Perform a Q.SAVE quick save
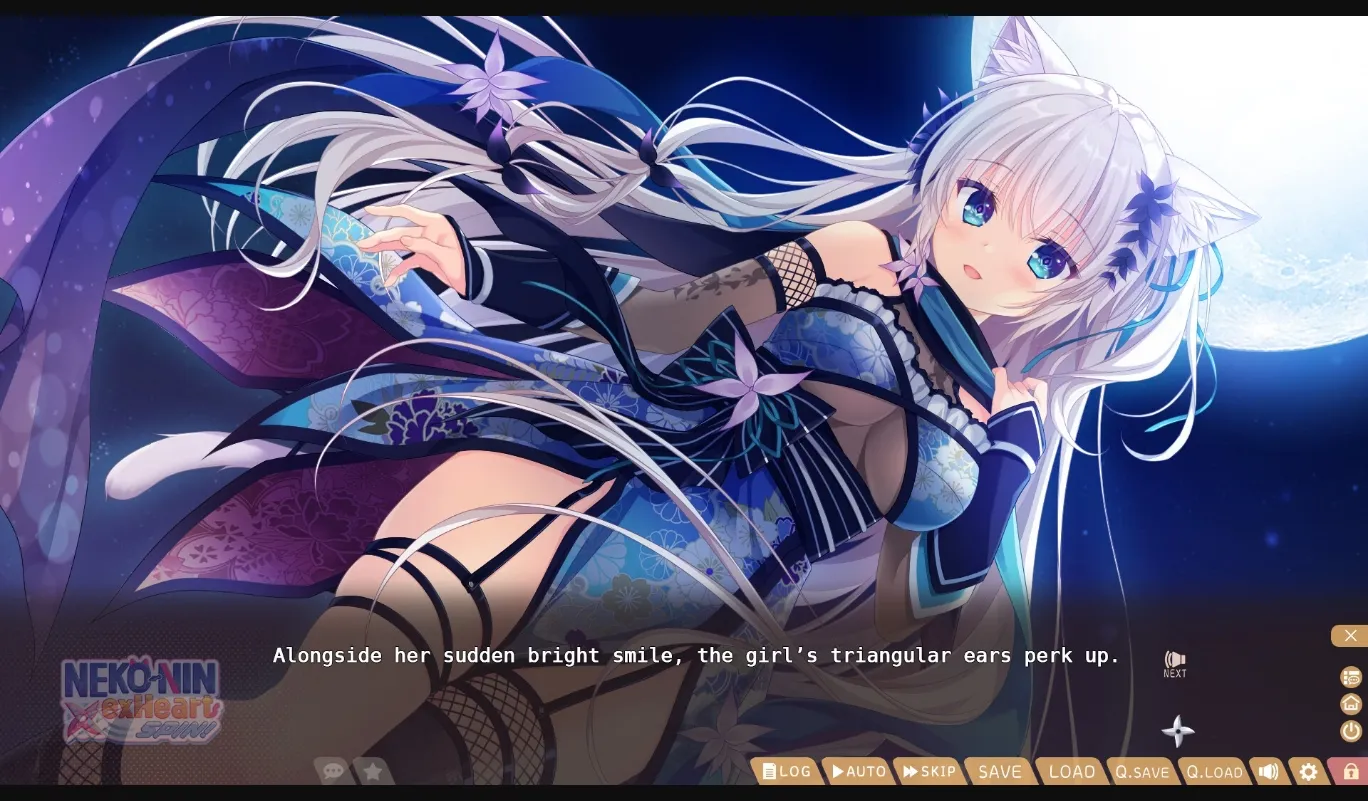Image resolution: width=1368 pixels, height=801 pixels. pyautogui.click(x=1142, y=772)
